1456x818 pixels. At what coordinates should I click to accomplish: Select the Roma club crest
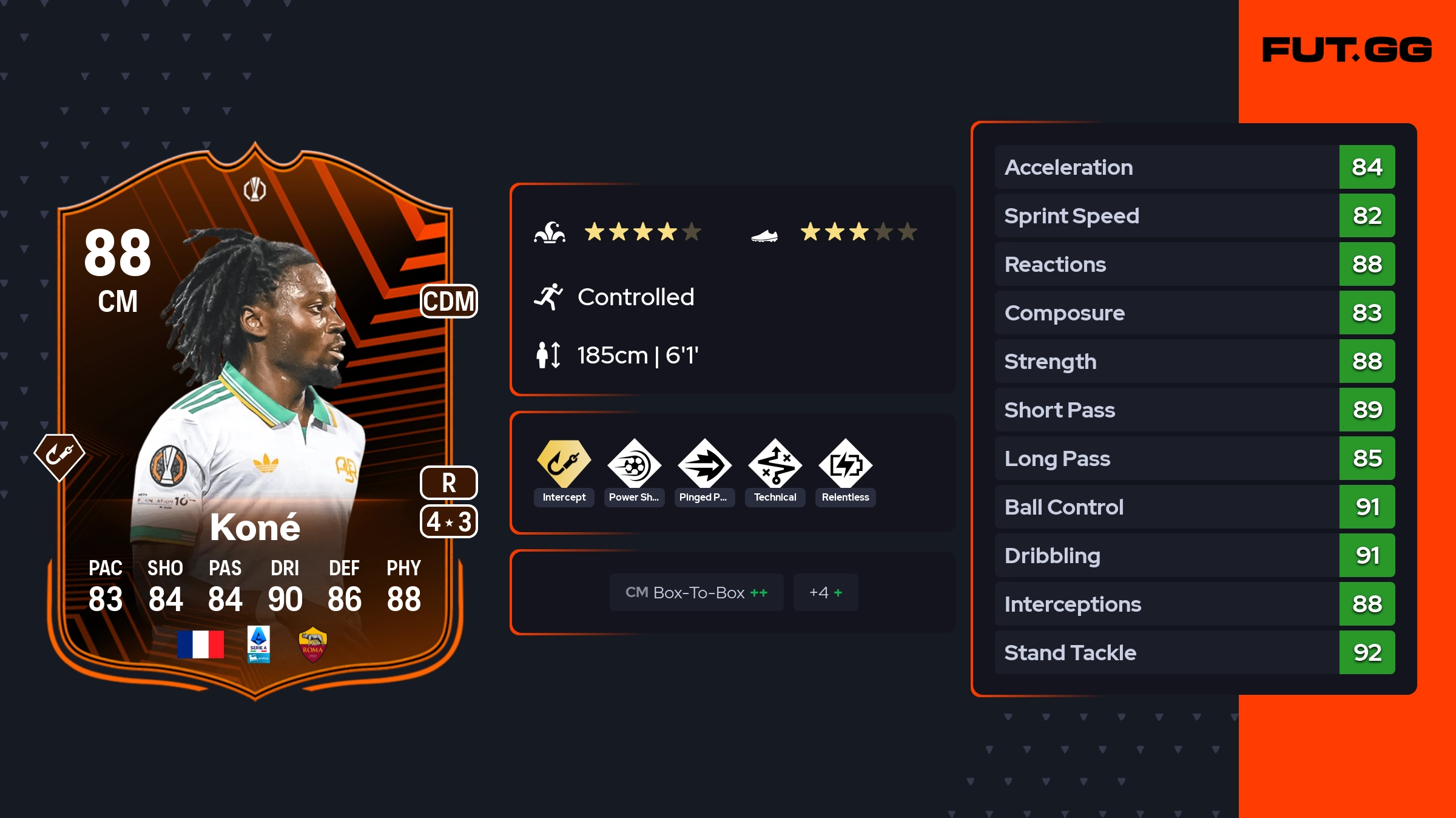click(x=312, y=644)
